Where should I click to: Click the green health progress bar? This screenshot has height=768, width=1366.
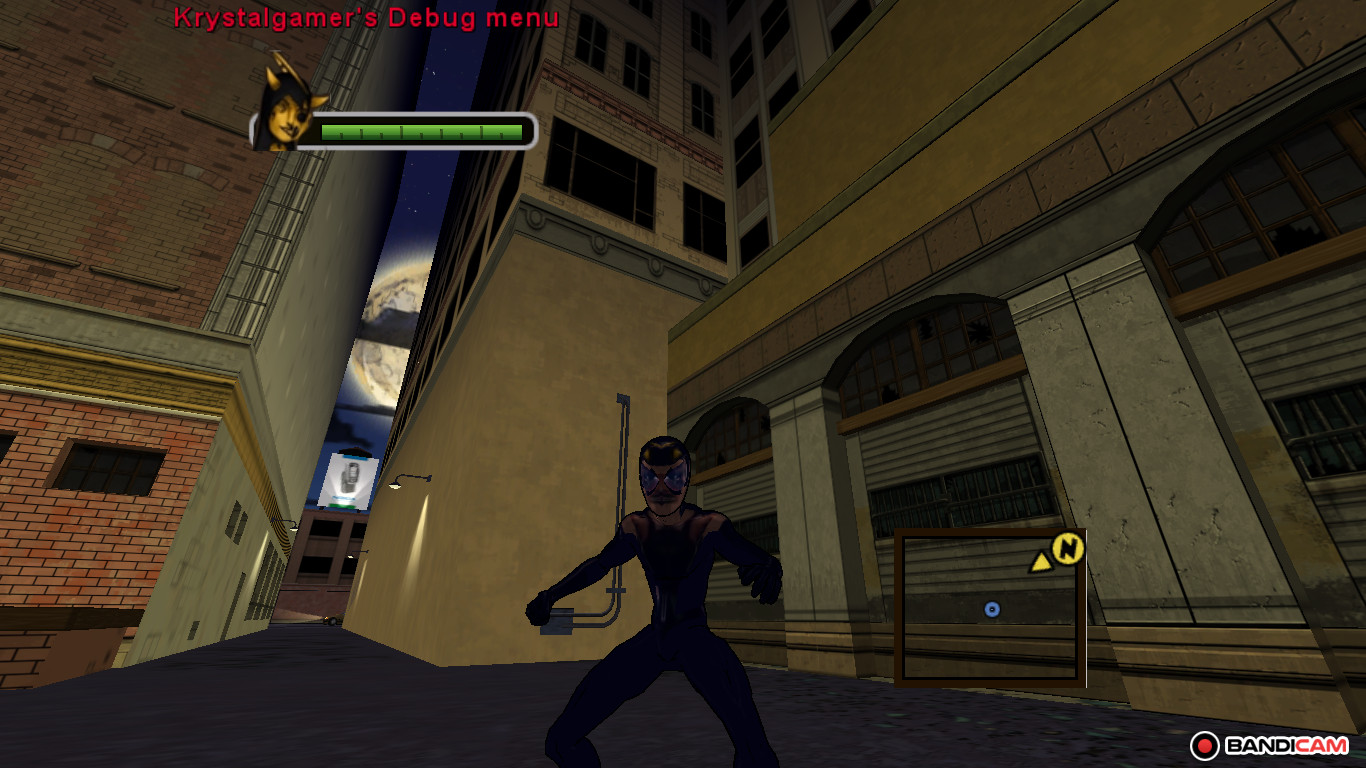click(x=420, y=130)
